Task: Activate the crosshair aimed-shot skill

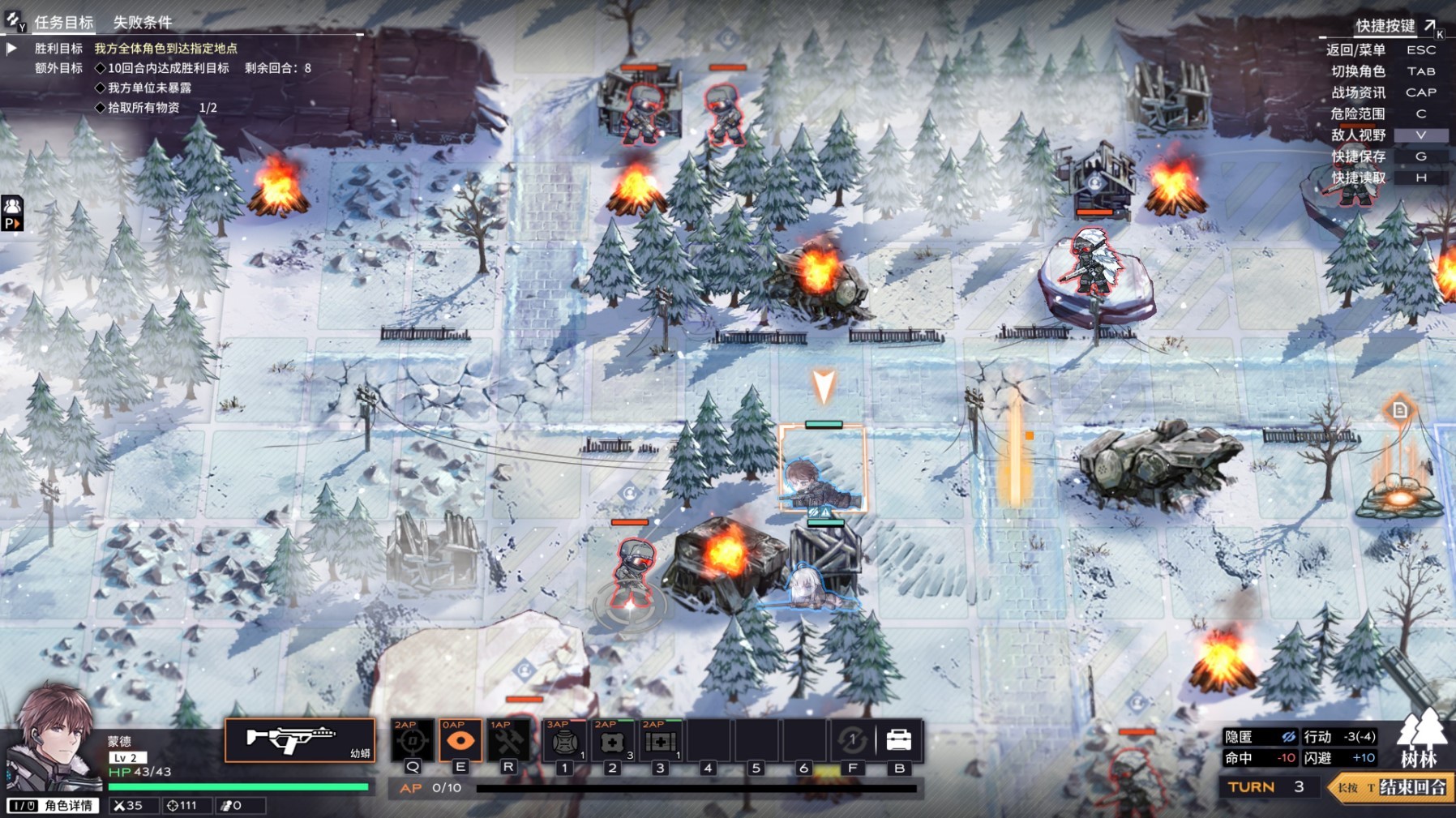Action: [x=412, y=740]
